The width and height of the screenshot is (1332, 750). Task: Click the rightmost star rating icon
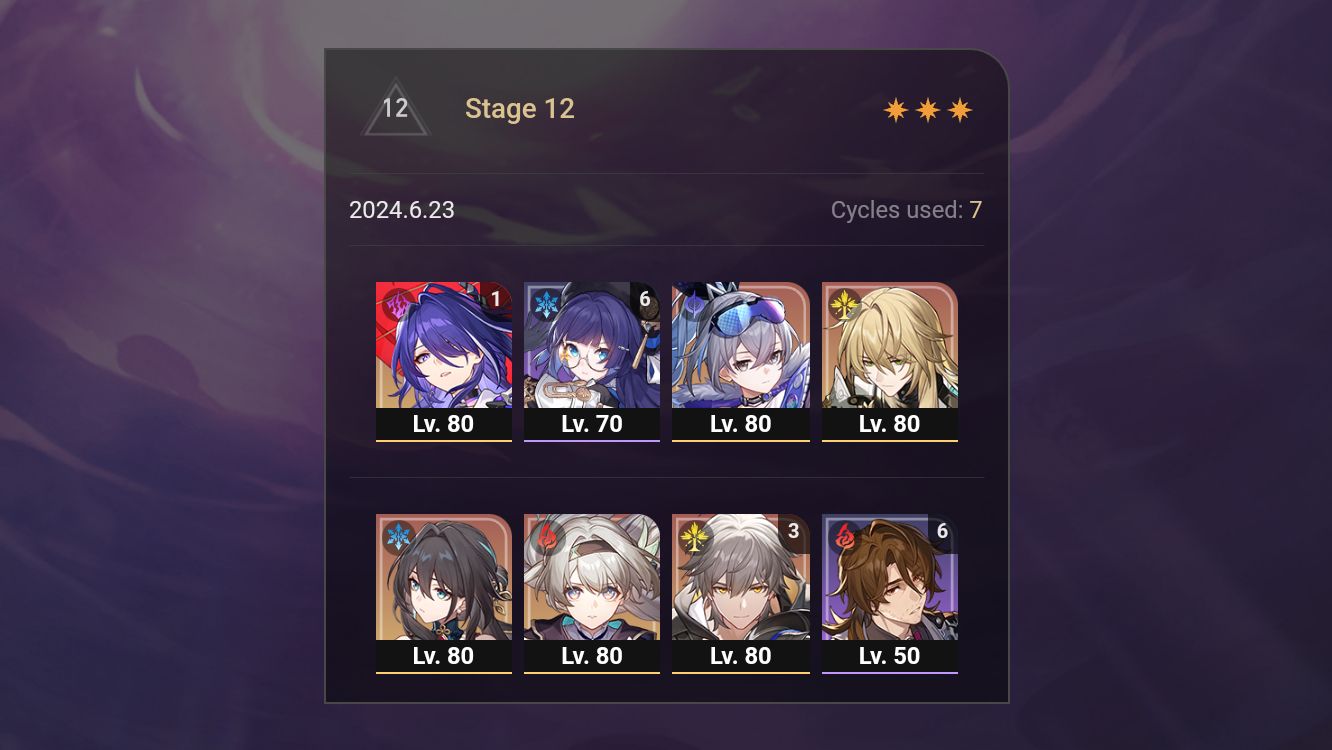[x=959, y=109]
